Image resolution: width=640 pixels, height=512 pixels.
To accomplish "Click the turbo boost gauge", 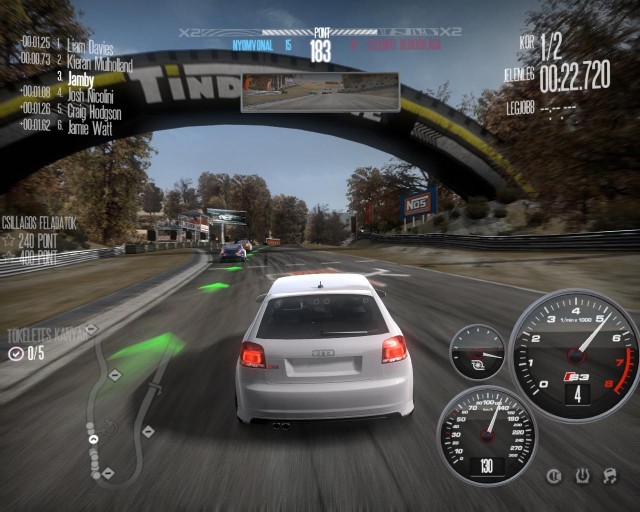I will point(477,352).
